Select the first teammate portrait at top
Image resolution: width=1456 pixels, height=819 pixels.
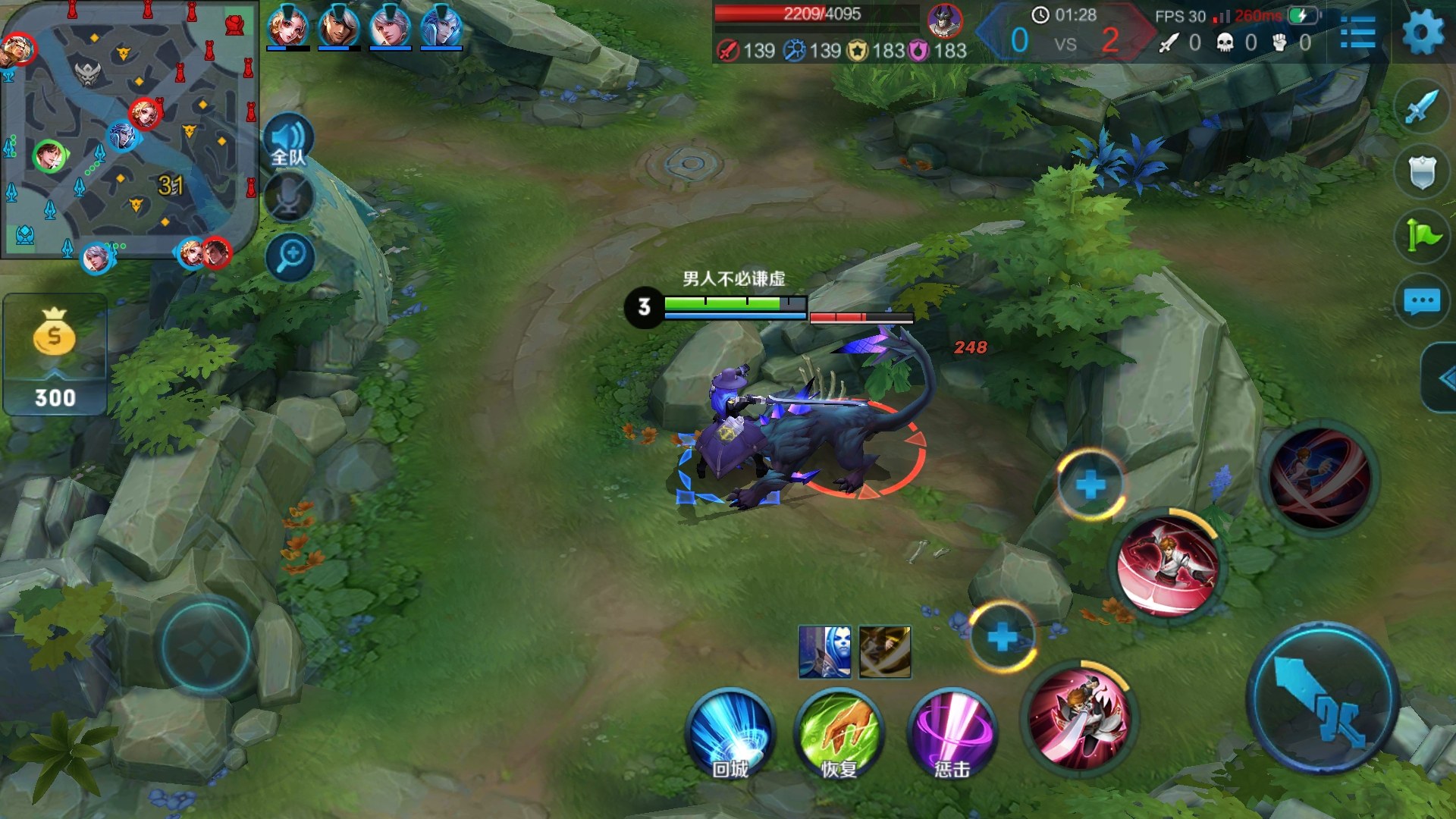[288, 27]
